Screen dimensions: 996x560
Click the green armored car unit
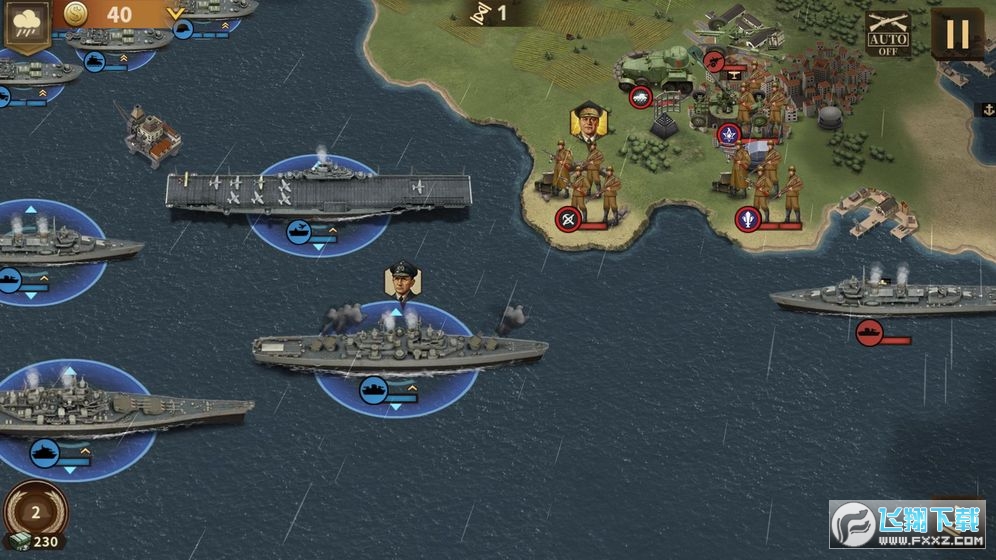[656, 70]
